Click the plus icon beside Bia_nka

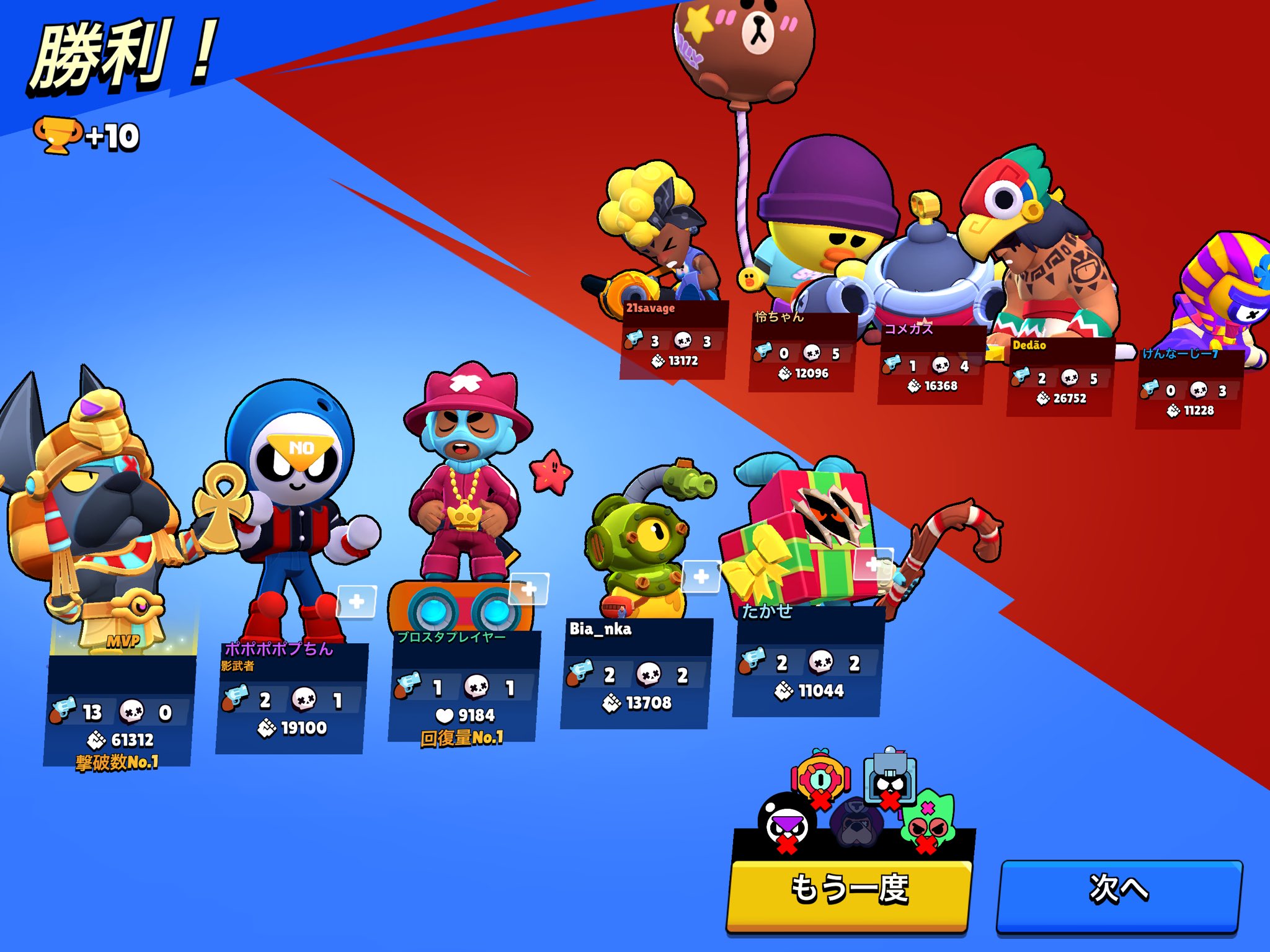(x=701, y=577)
